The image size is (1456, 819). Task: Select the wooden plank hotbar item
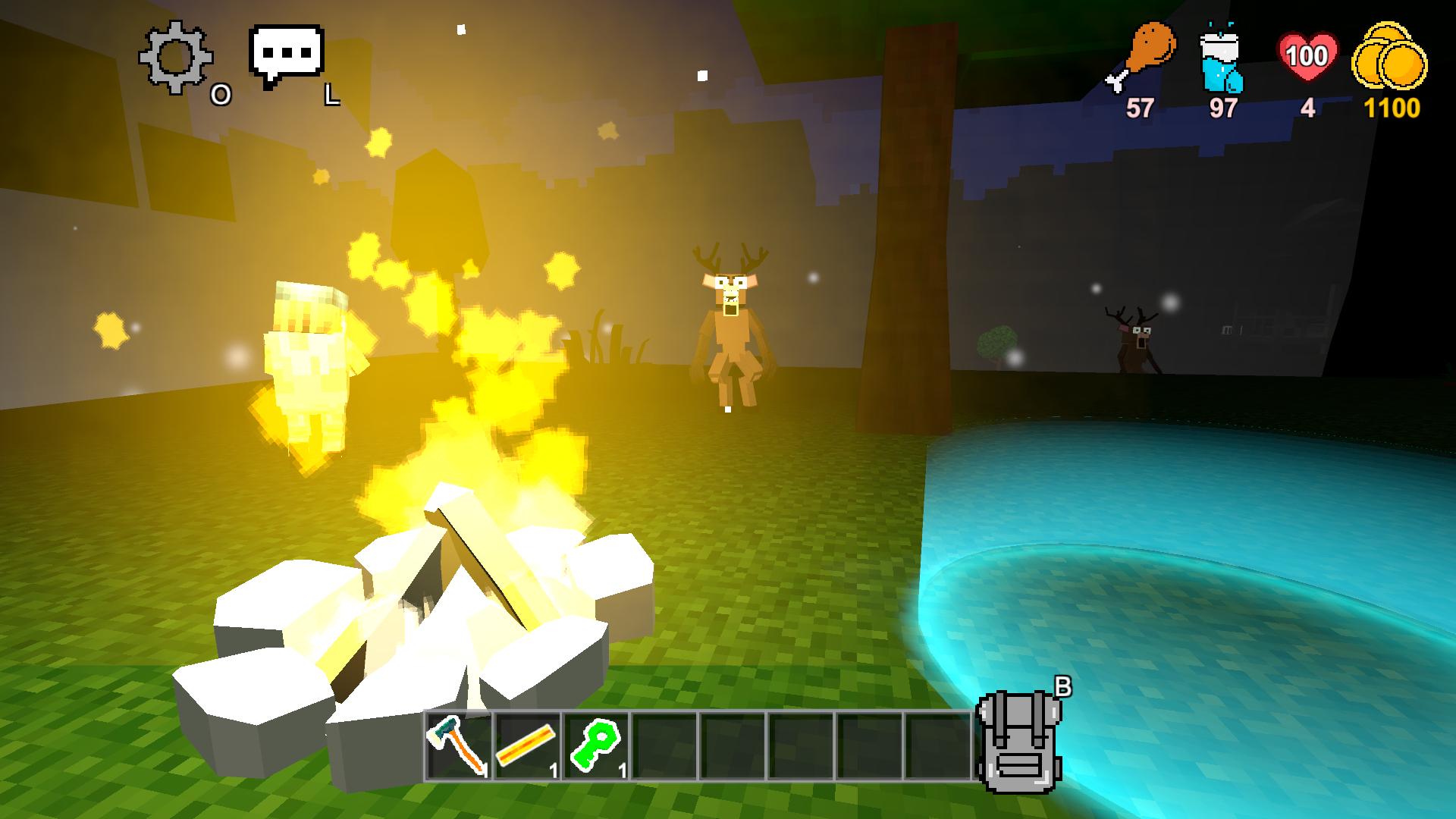[x=526, y=747]
